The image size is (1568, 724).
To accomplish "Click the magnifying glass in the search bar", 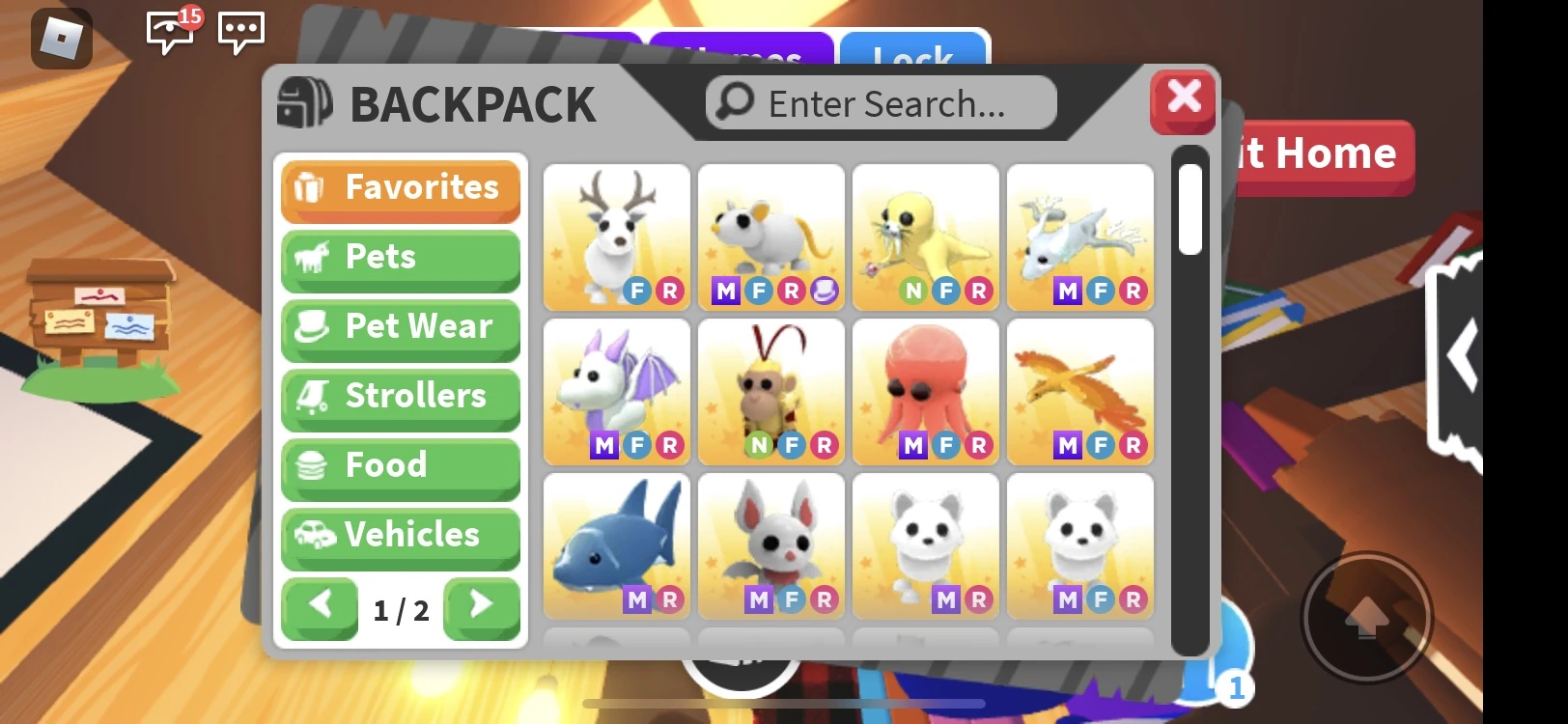I will coord(735,102).
